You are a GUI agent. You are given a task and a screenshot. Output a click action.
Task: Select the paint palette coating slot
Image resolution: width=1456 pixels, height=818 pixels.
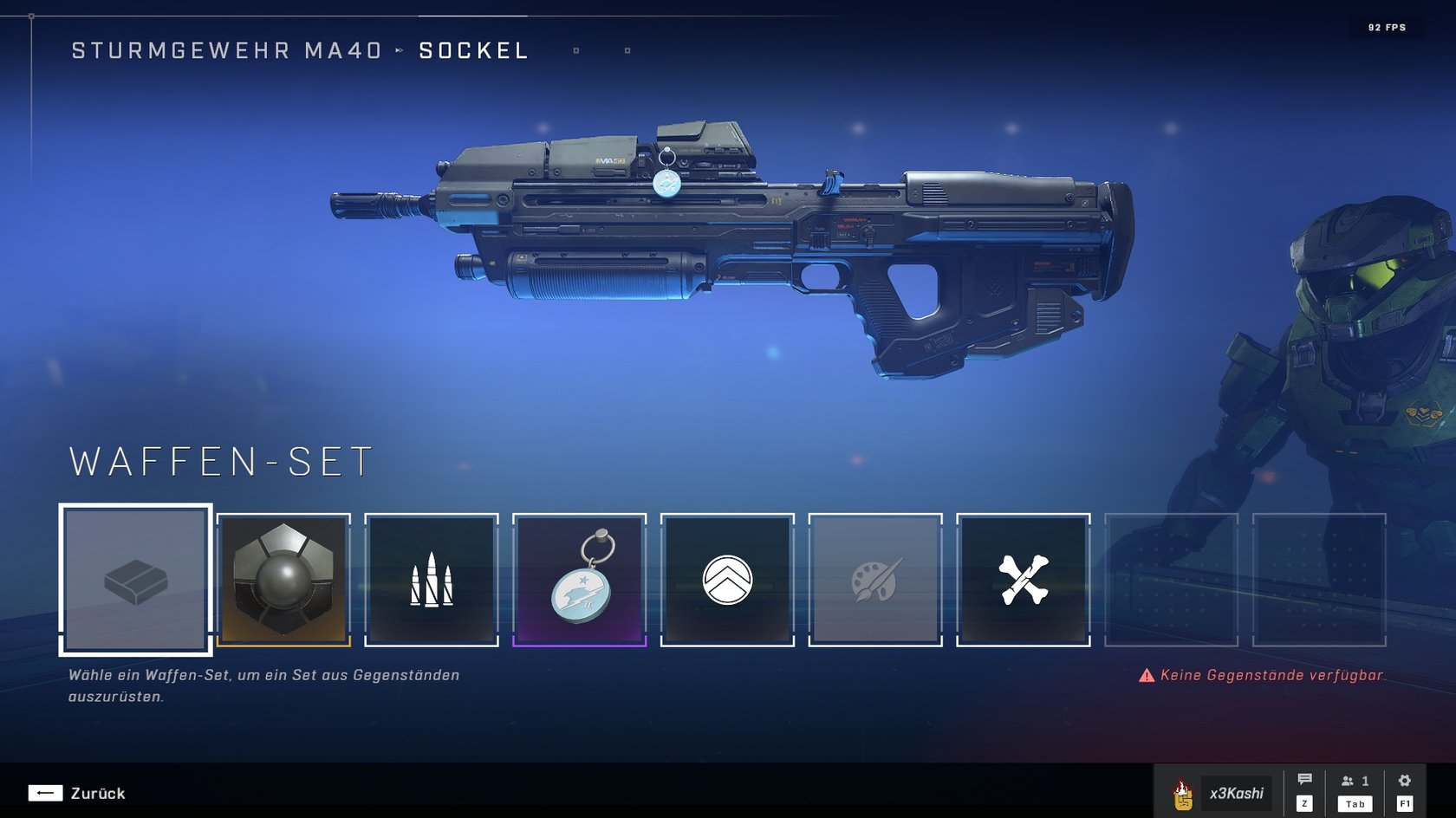(875, 579)
